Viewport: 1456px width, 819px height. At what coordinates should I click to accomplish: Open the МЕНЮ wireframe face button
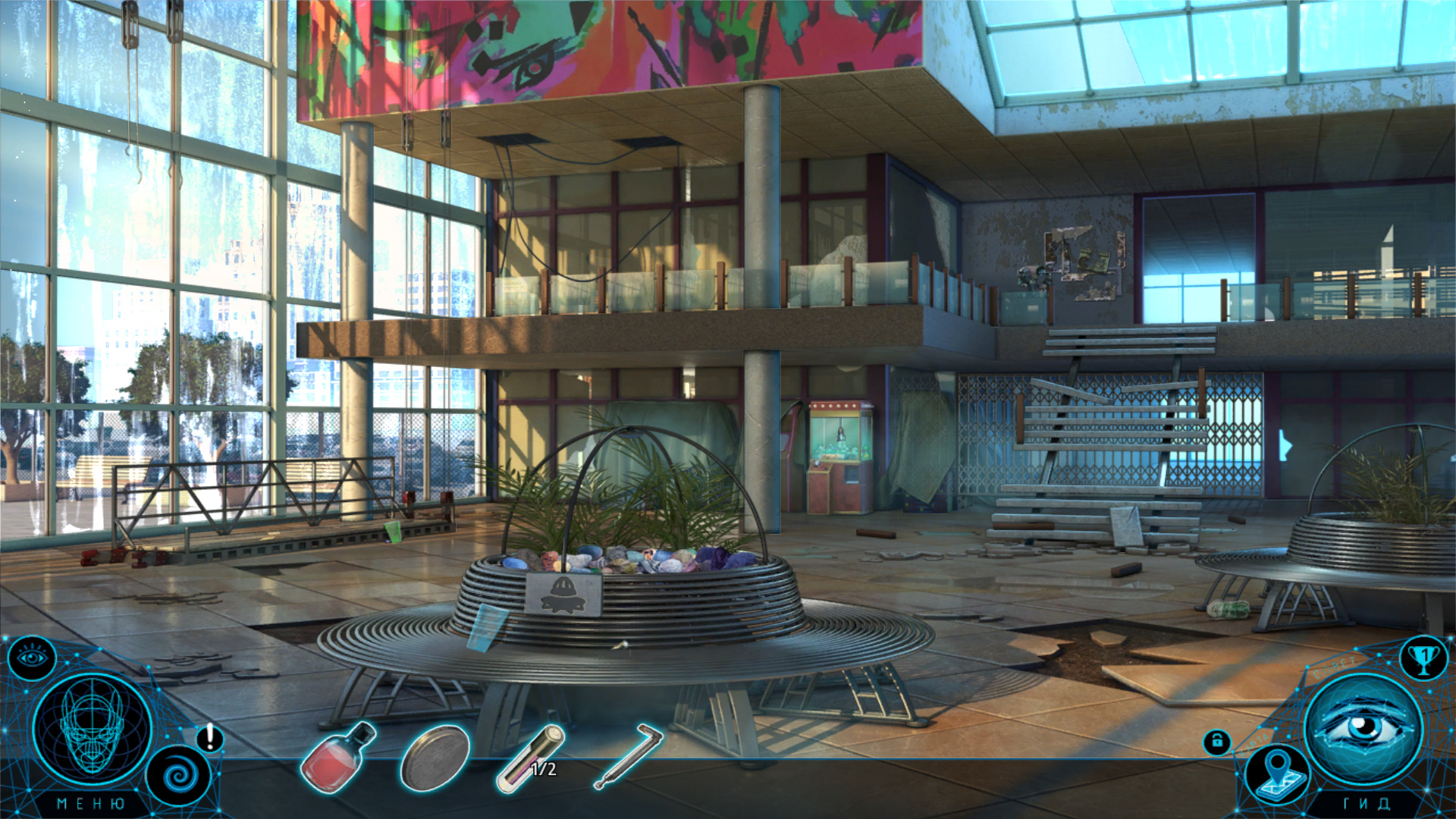pos(93,729)
